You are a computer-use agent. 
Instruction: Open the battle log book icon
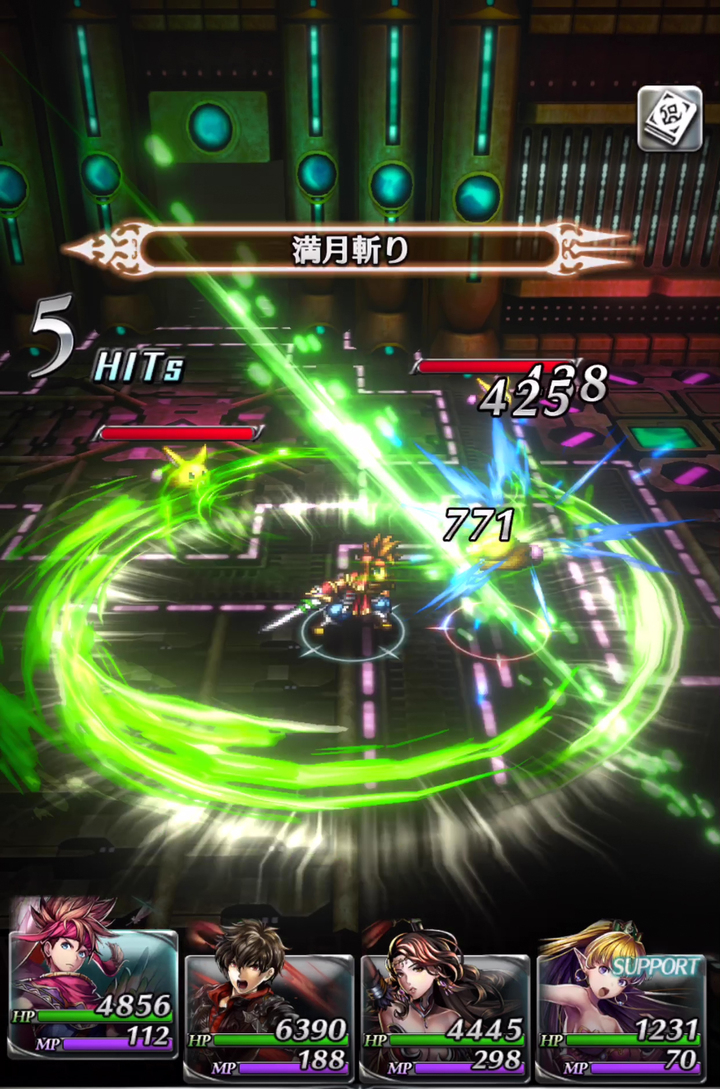(670, 120)
